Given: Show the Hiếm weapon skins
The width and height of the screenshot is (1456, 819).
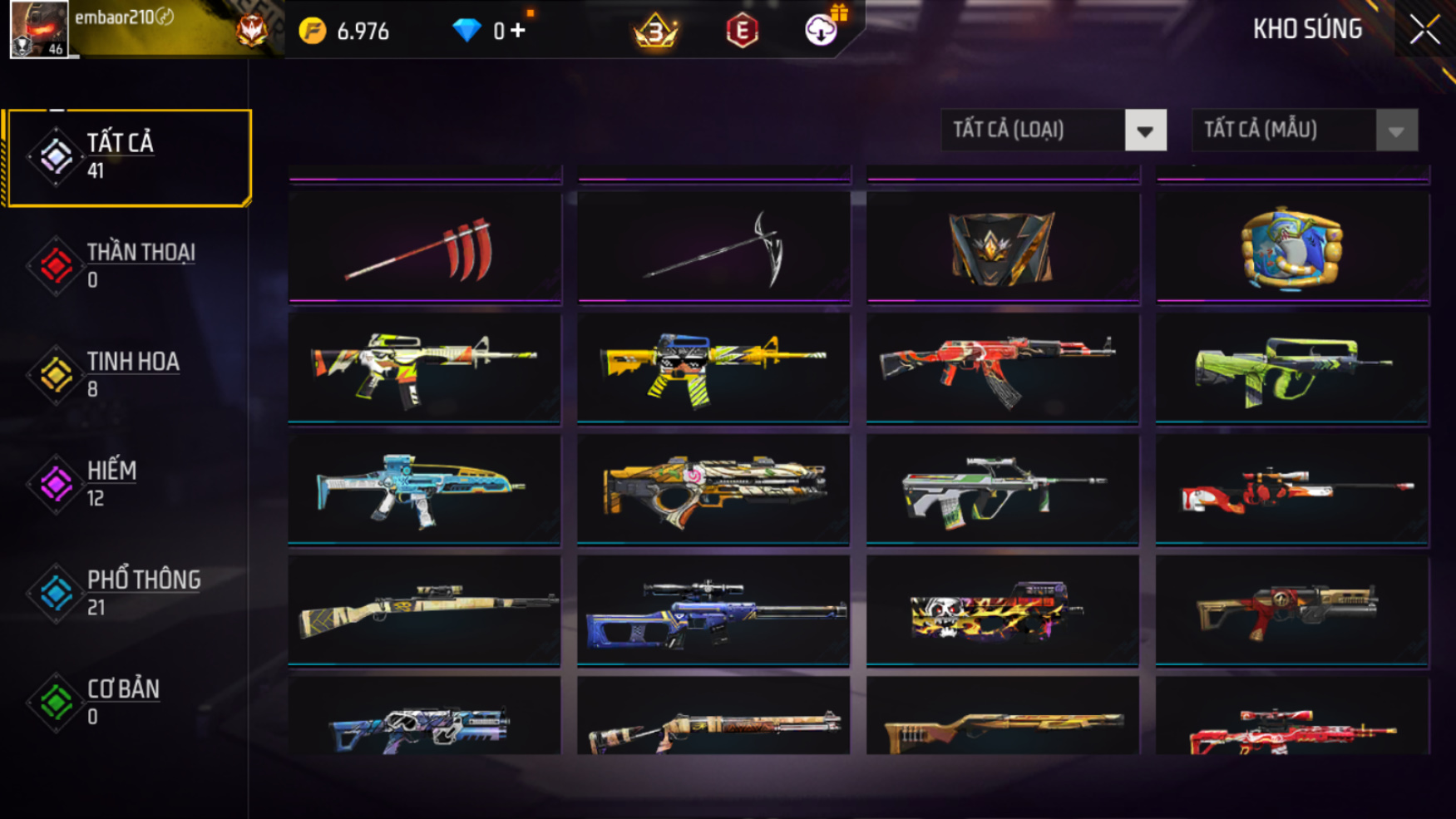Looking at the screenshot, I should point(128,483).
